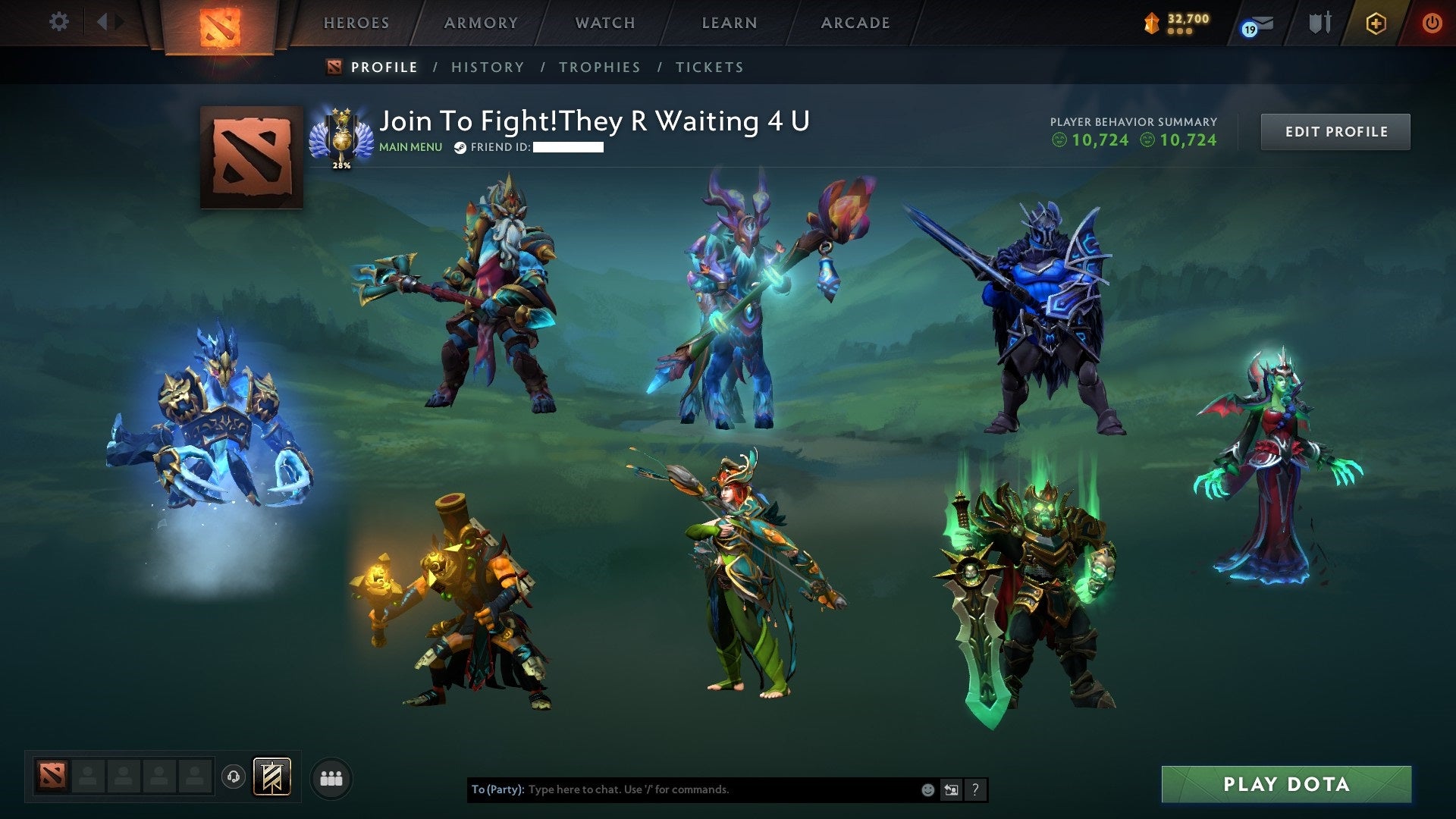Click the 32,700 shards currency icon

(x=1150, y=23)
